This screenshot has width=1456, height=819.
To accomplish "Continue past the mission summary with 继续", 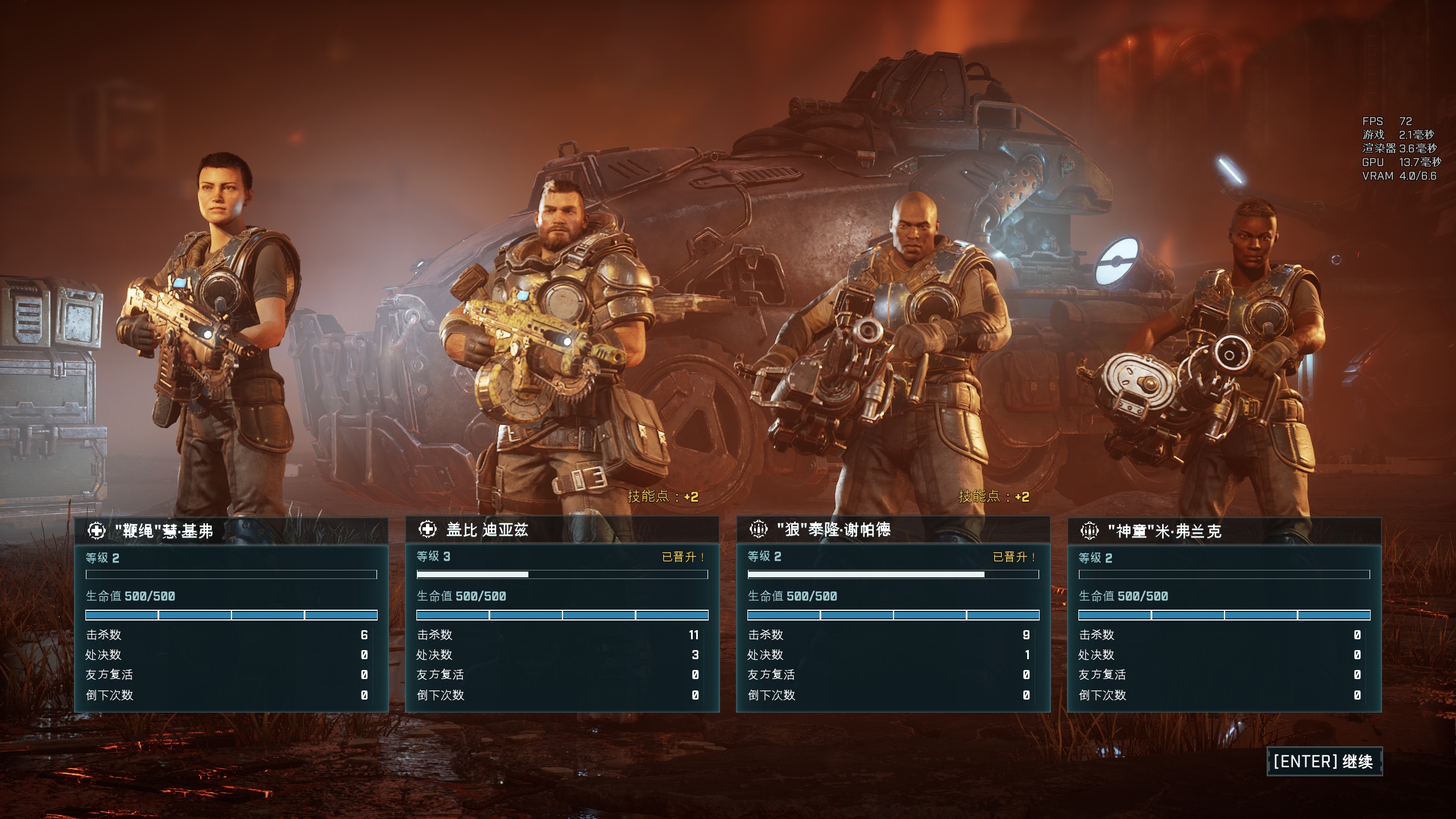I will (x=1324, y=762).
